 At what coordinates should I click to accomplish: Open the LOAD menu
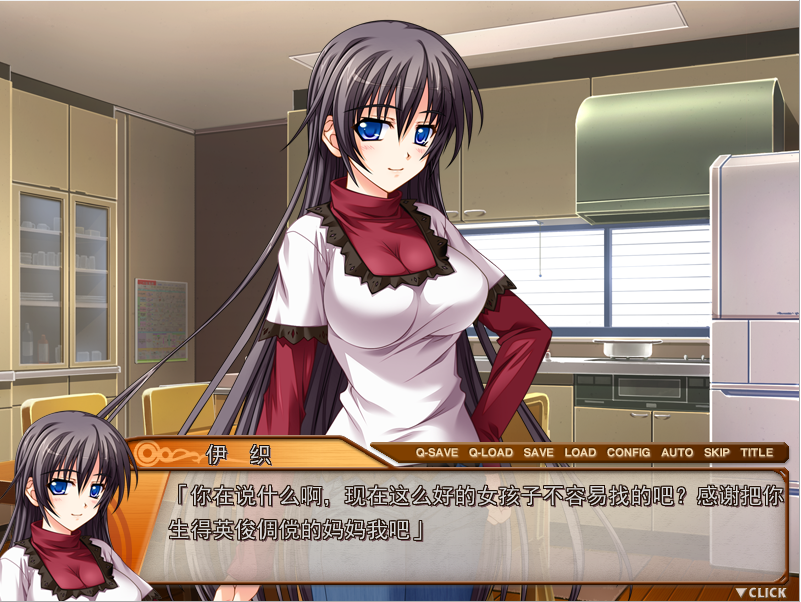pos(580,452)
